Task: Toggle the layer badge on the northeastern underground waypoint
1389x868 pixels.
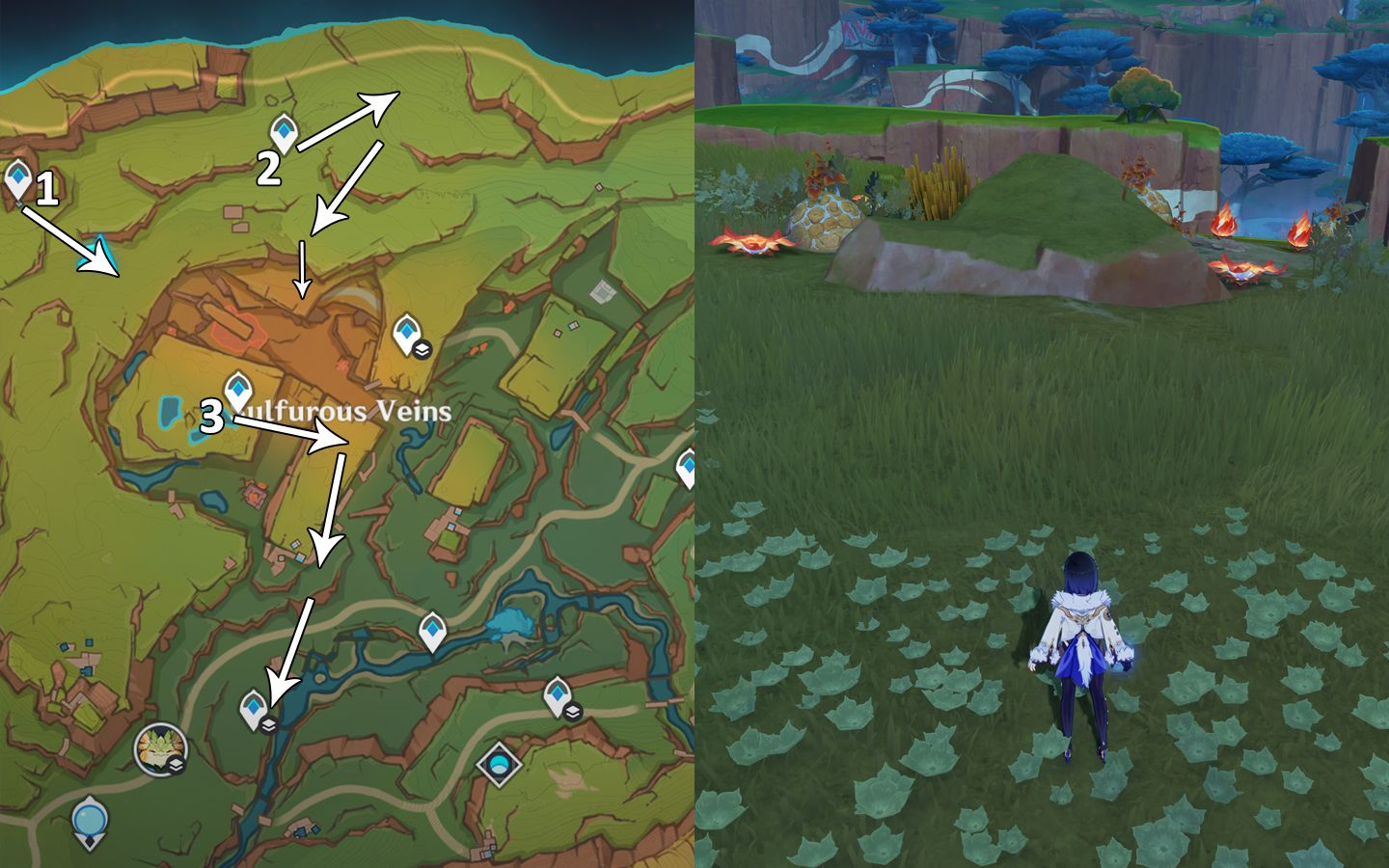Action: (422, 350)
